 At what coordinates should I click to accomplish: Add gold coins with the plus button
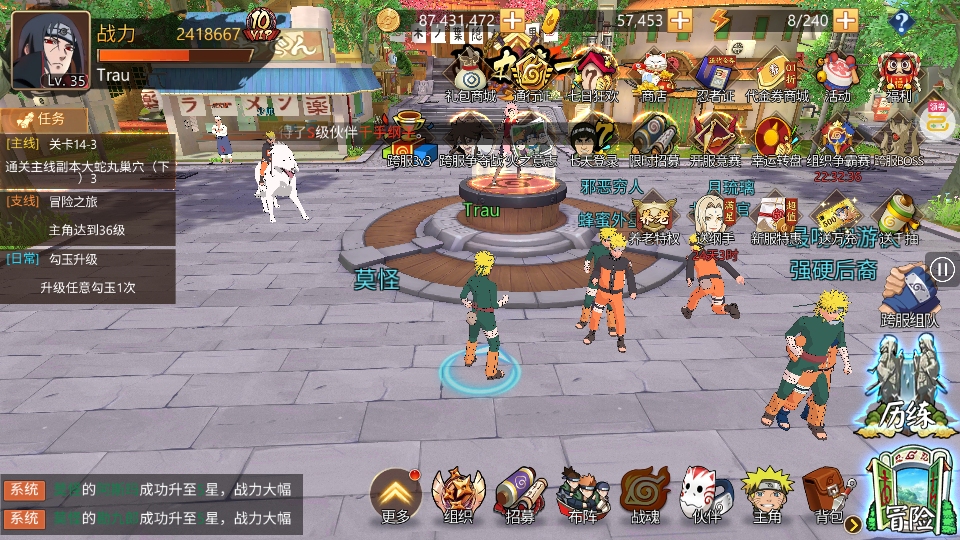(x=512, y=20)
